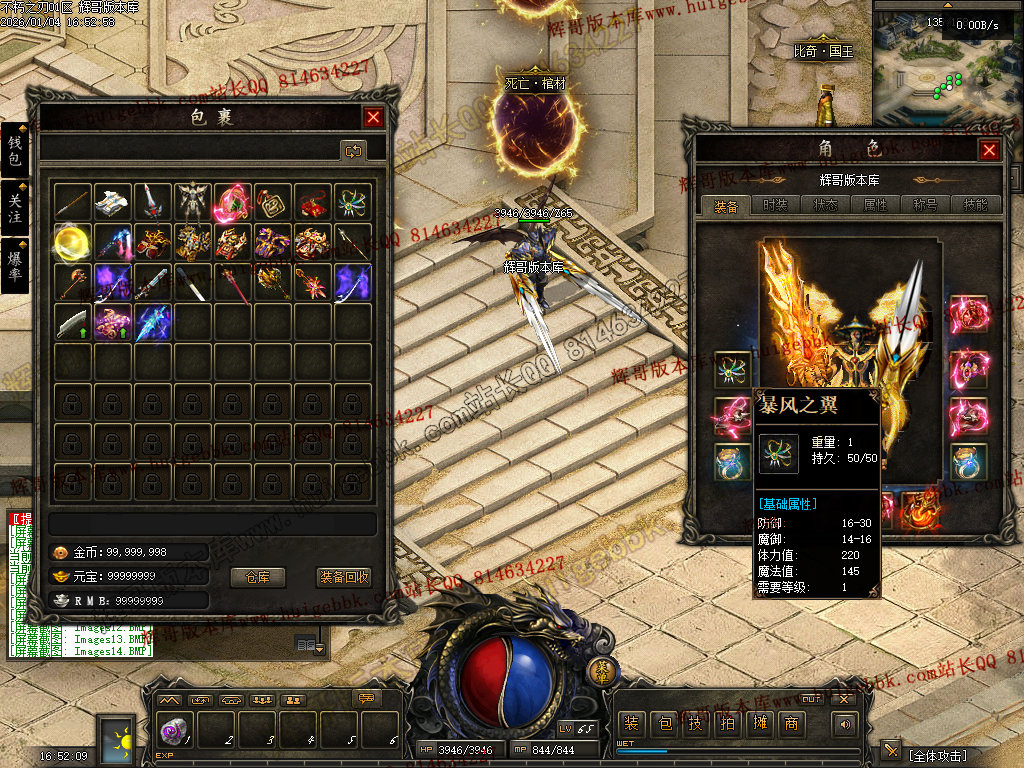Click the 装备回收 equipment recycle button
Viewport: 1024px width, 768px height.
[x=344, y=577]
